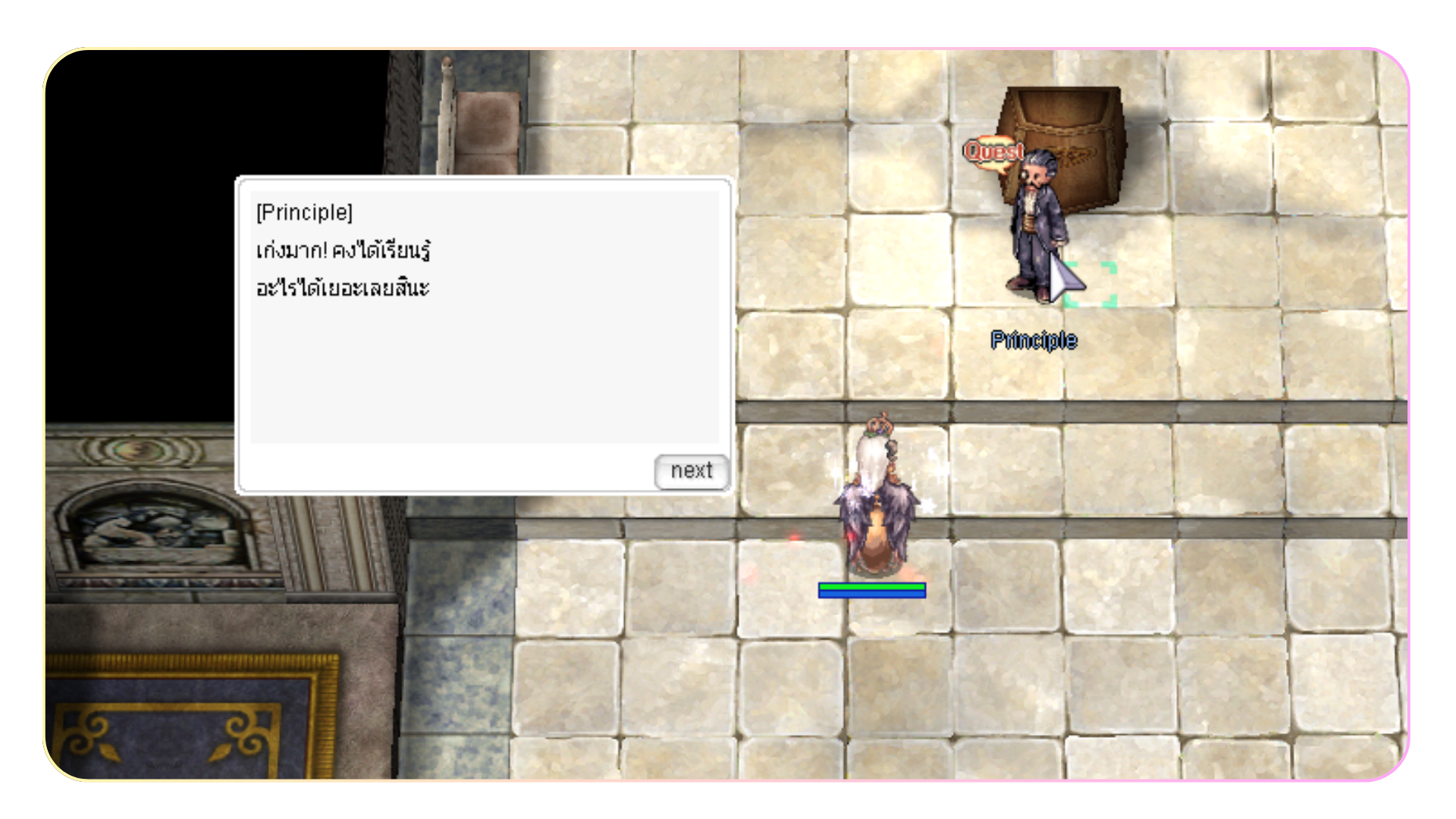Image resolution: width=1456 pixels, height=819 pixels.
Task: Click the next button in the dialogue
Action: click(691, 471)
